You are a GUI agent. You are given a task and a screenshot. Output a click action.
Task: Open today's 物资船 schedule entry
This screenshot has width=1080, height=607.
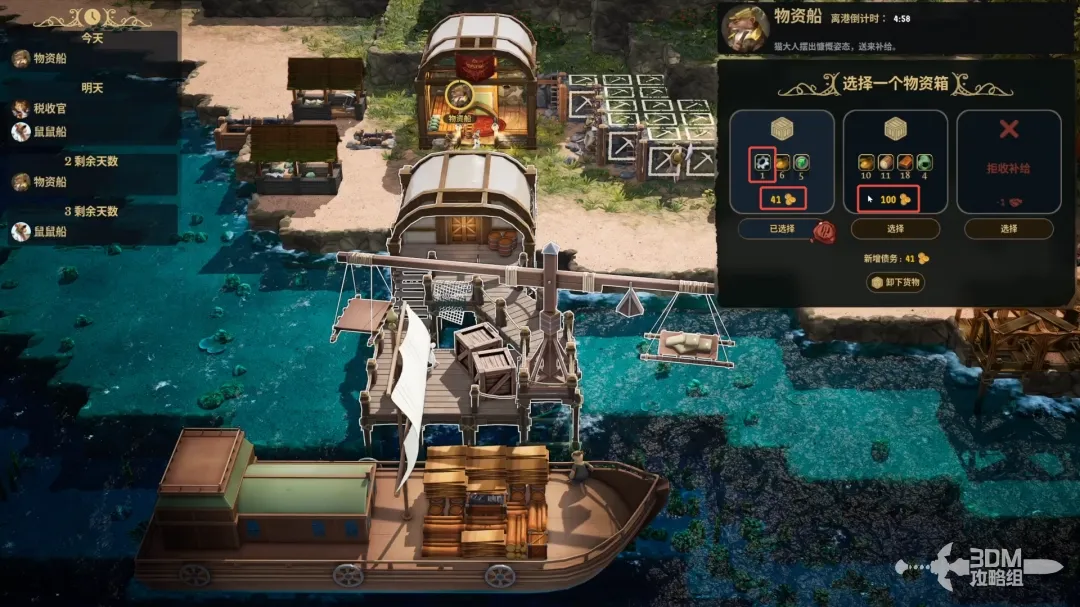40,58
